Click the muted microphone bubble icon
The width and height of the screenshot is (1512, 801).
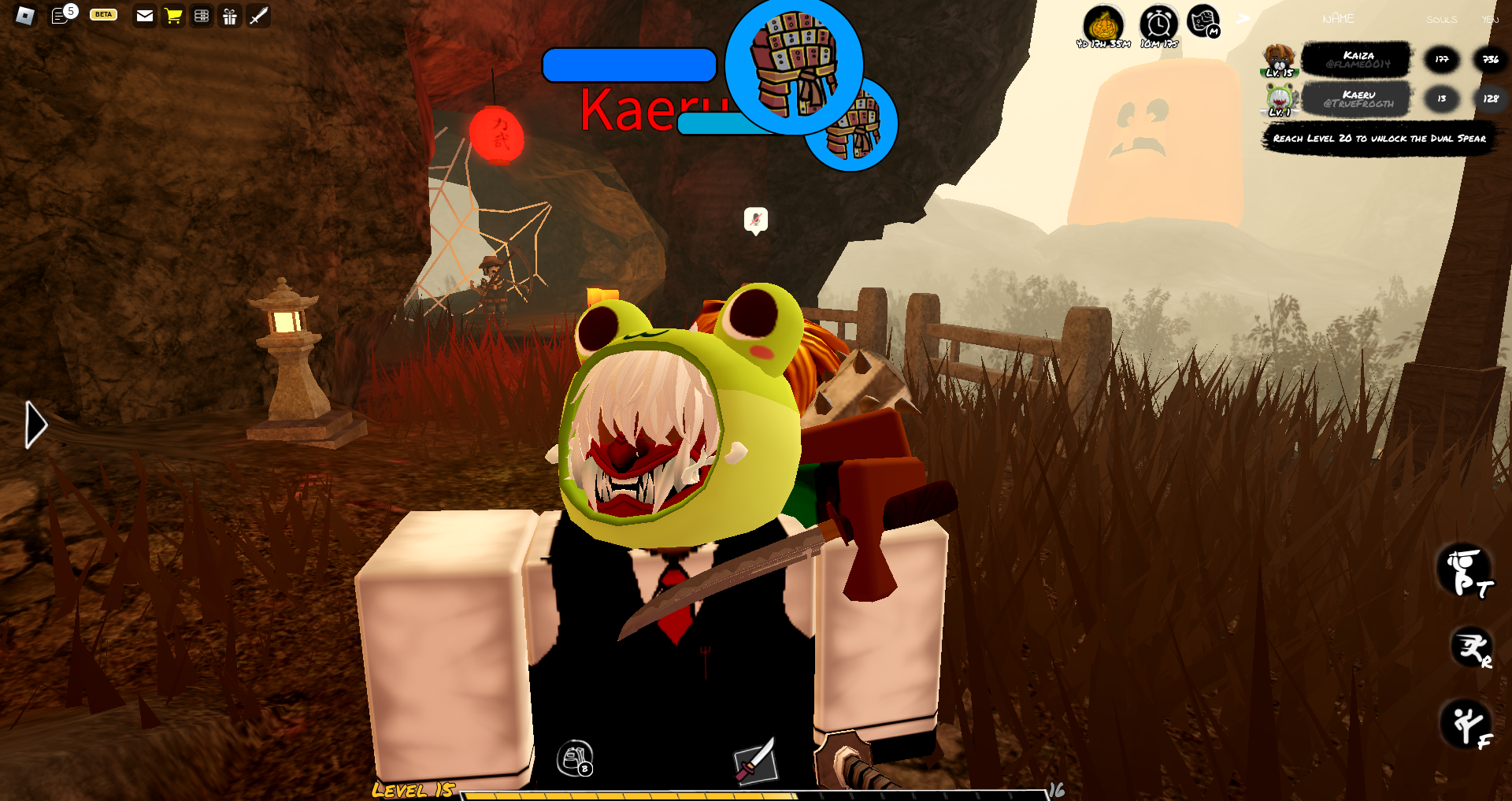pyautogui.click(x=756, y=220)
